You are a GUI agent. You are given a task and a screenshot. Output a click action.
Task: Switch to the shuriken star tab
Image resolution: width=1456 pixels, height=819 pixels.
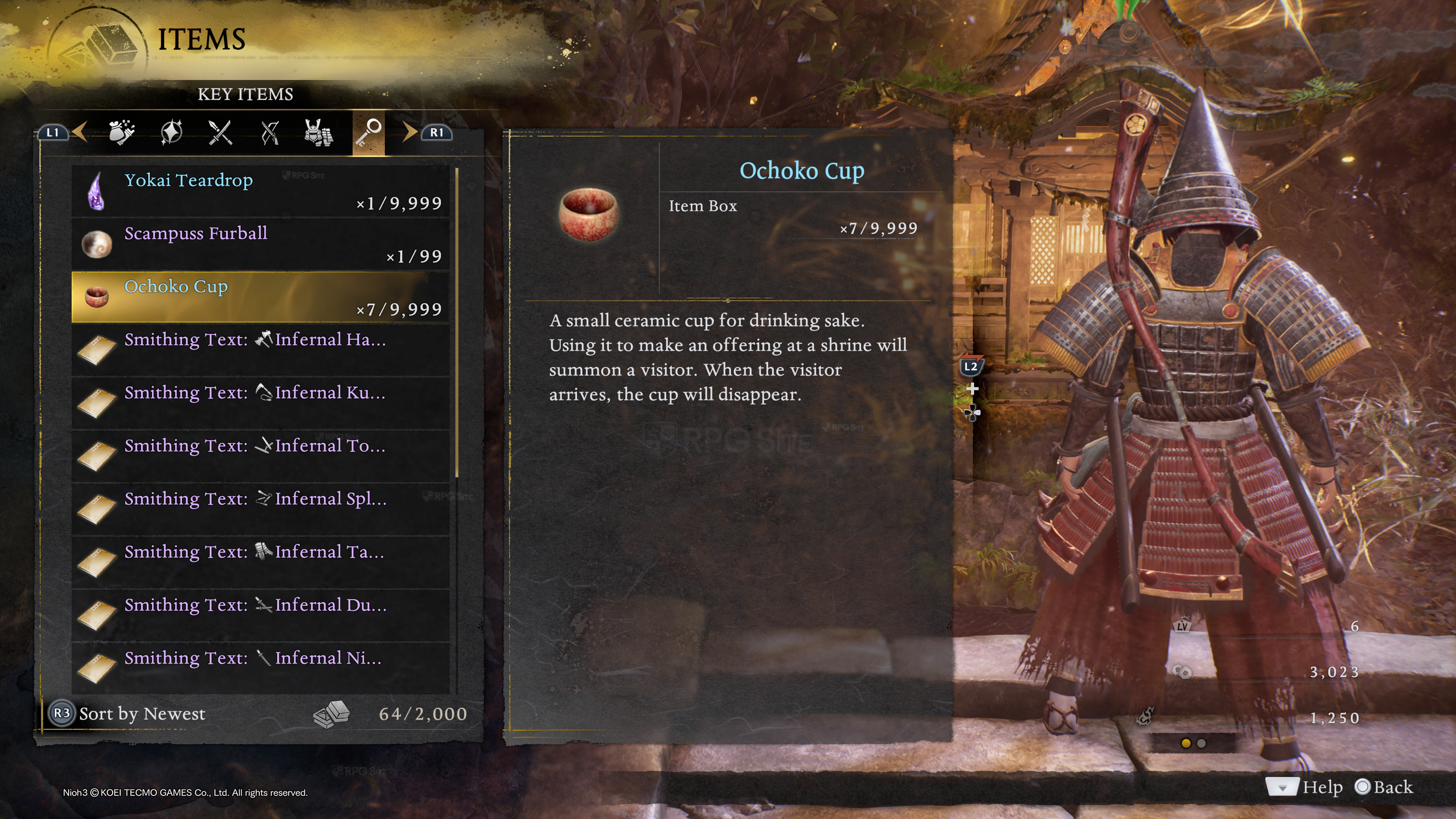click(171, 133)
